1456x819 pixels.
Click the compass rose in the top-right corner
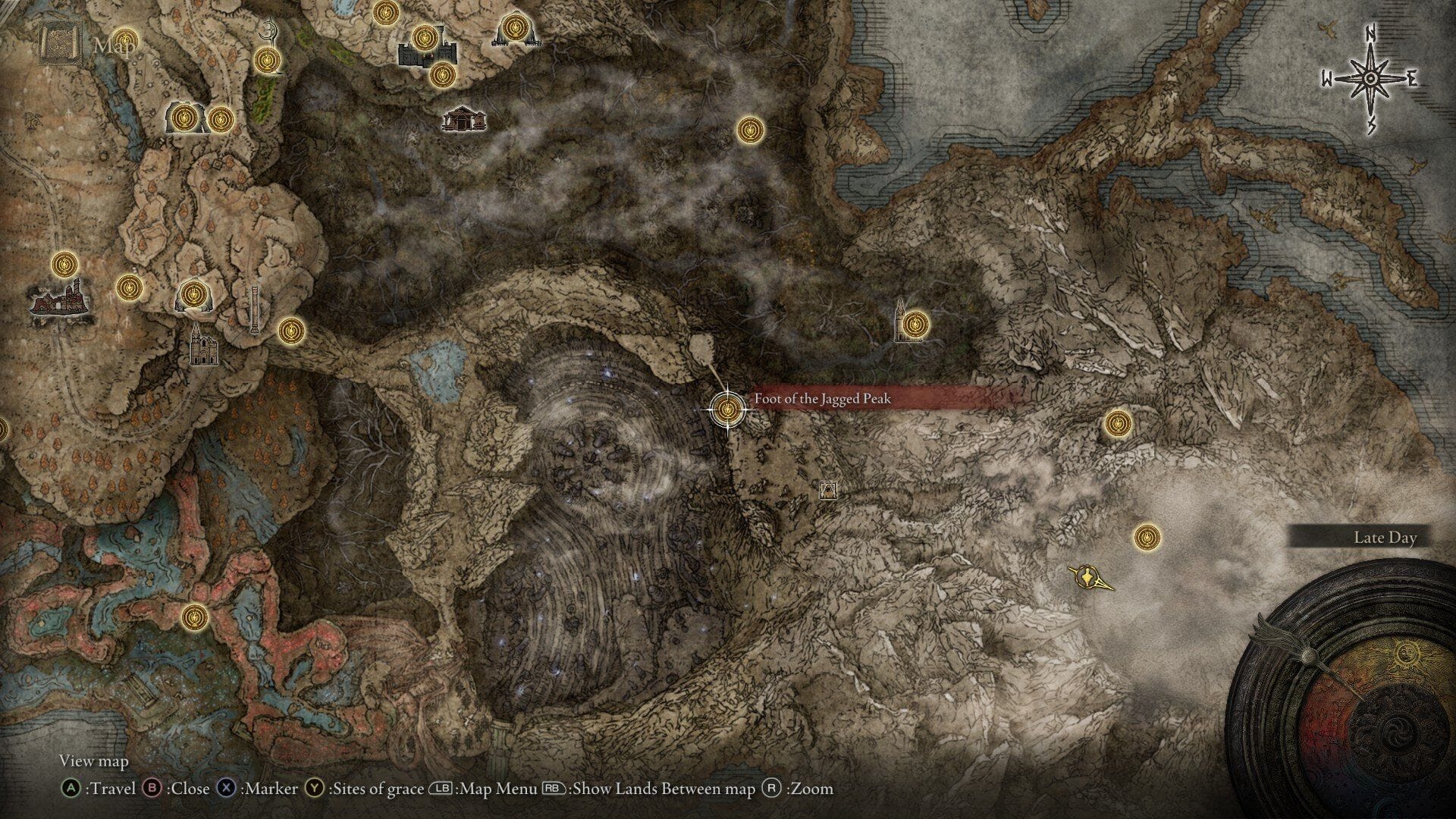pyautogui.click(x=1369, y=77)
